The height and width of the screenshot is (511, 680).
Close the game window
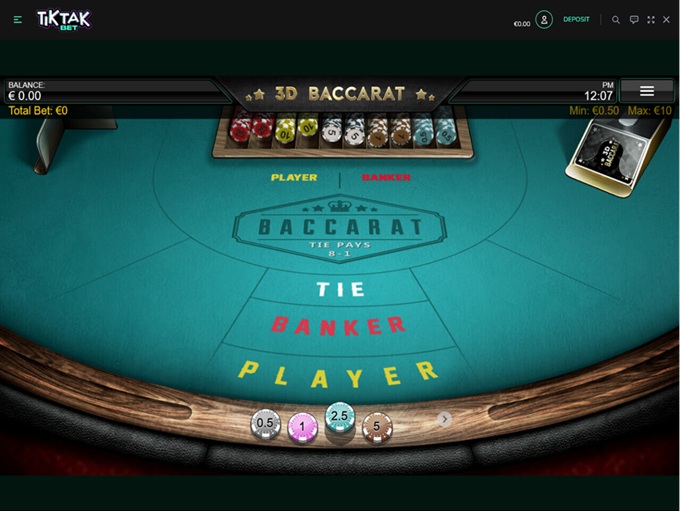click(x=667, y=19)
